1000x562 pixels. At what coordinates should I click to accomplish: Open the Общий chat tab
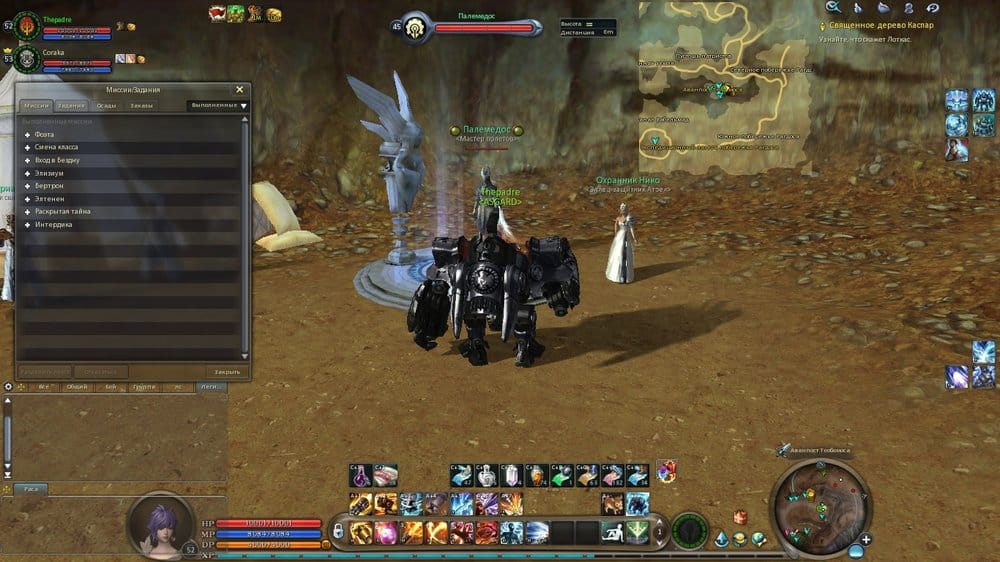pos(76,386)
